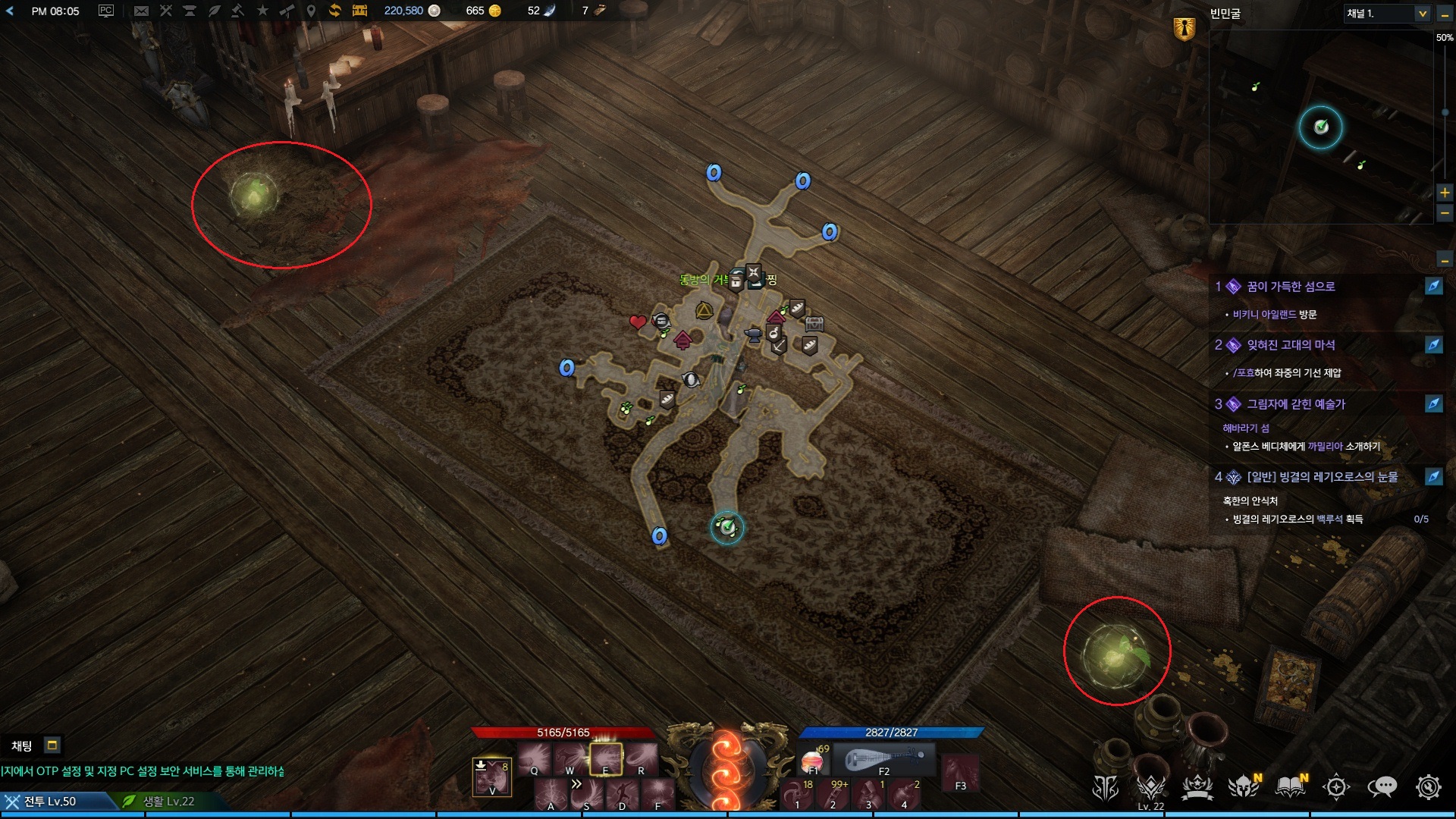Open the chat speech bubble menu

[x=1382, y=787]
